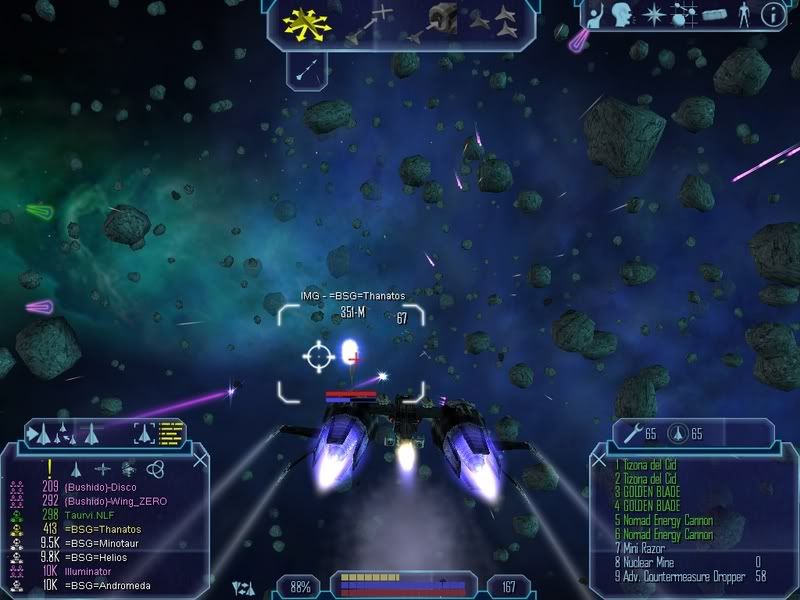Show the Information "i" panel

click(x=771, y=15)
